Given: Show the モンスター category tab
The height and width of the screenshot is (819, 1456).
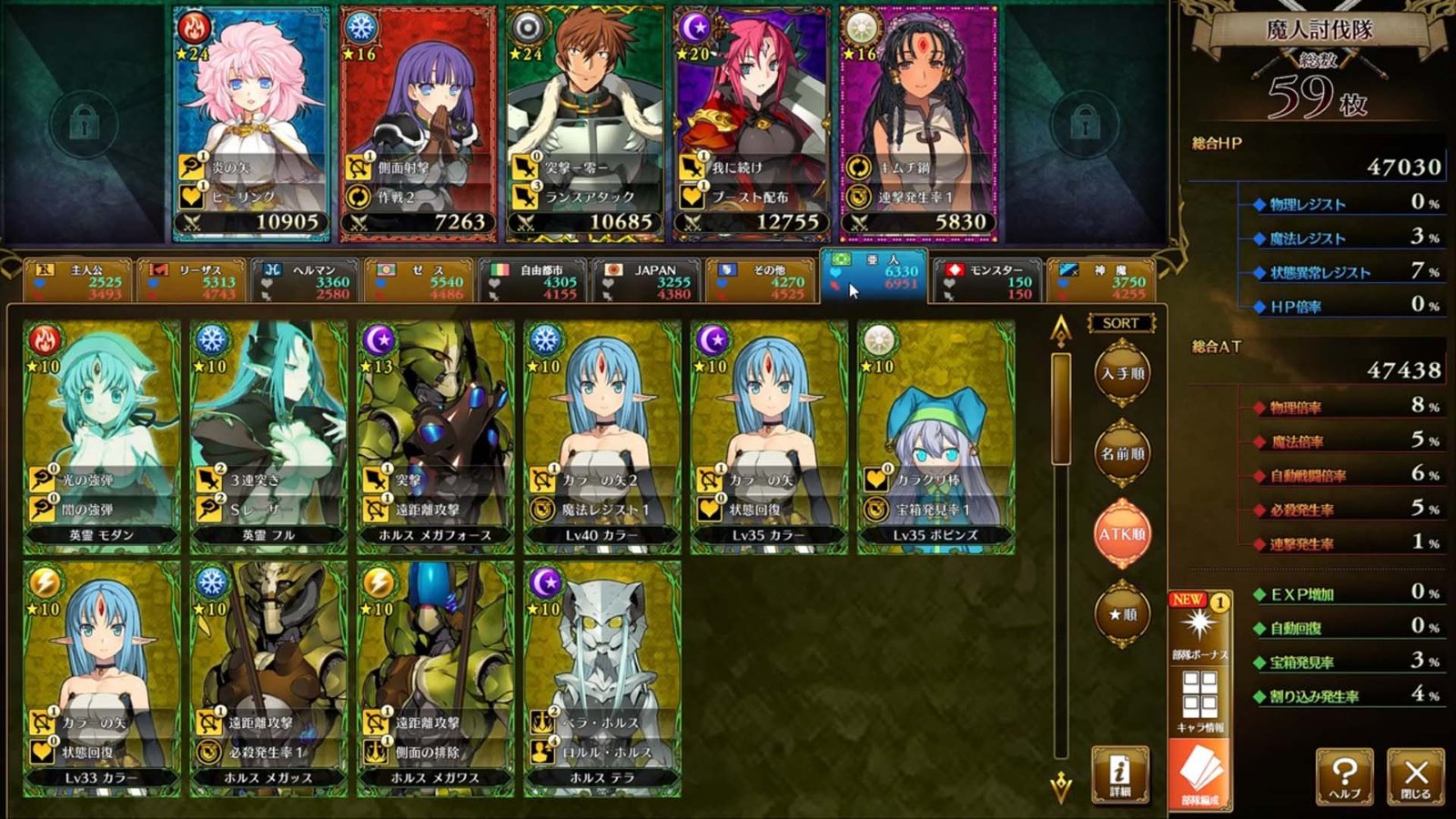Looking at the screenshot, I should 986,281.
